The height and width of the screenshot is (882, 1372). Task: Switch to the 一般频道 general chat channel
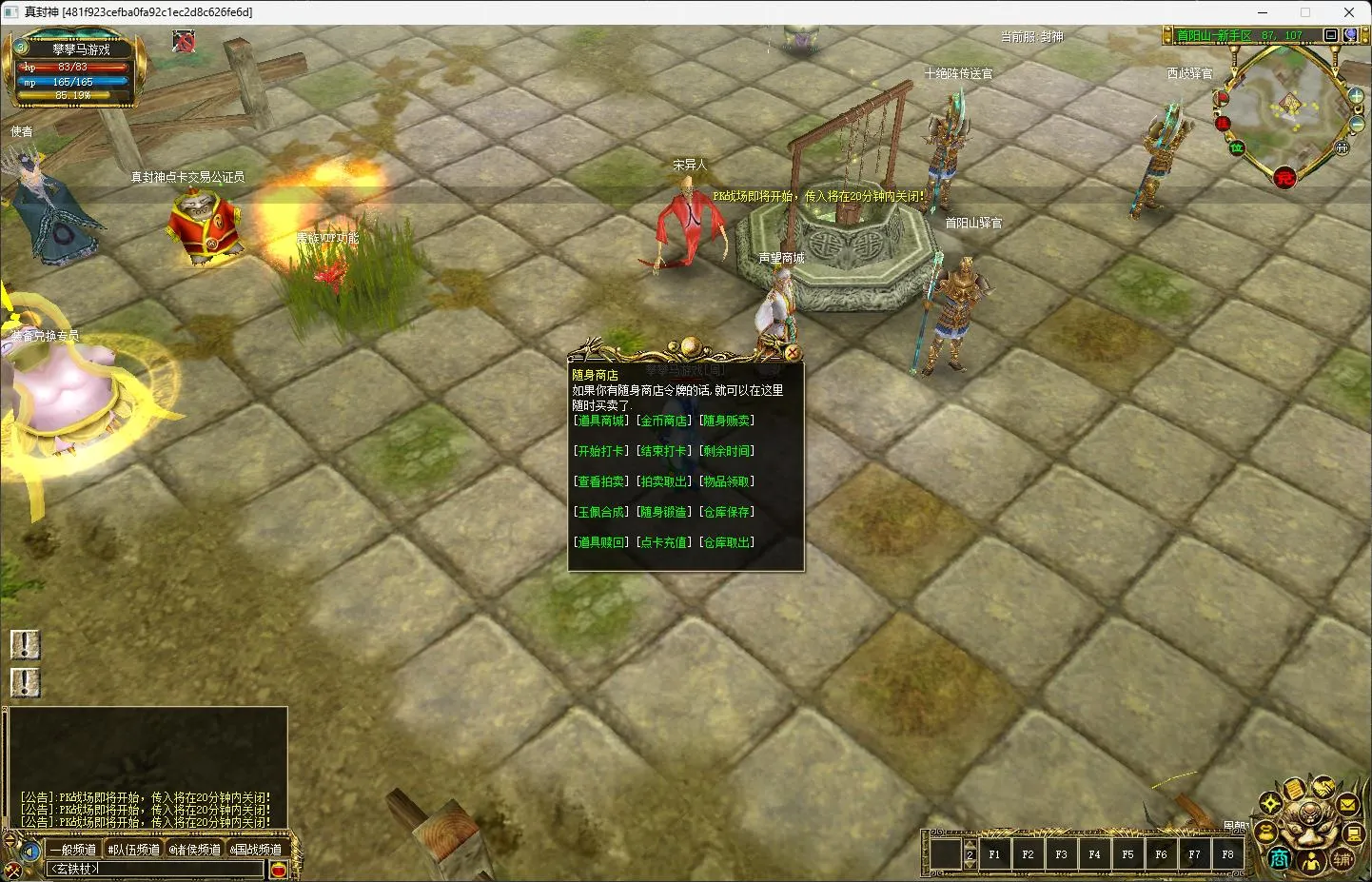[x=73, y=850]
